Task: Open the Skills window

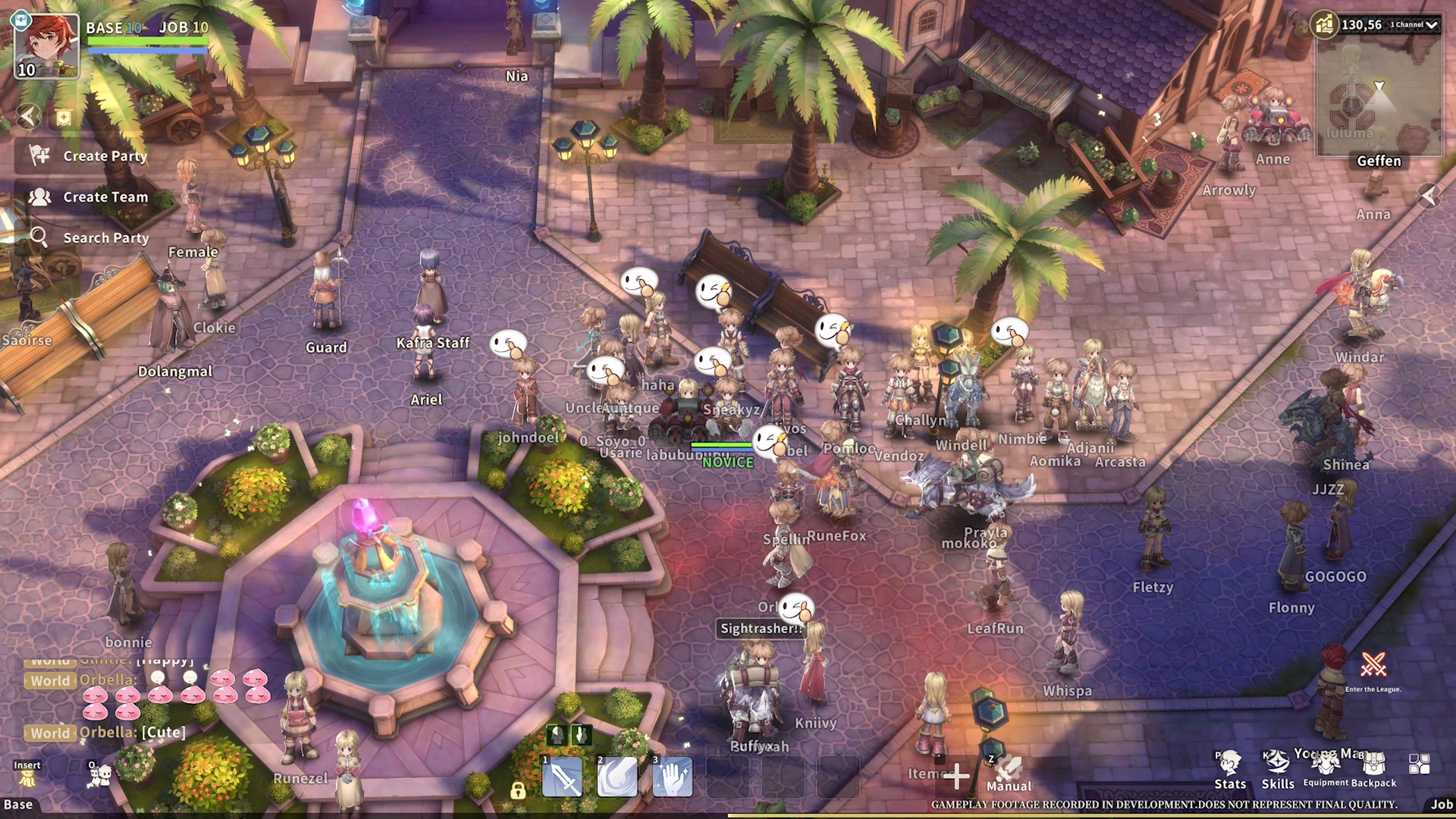Action: [1278, 770]
